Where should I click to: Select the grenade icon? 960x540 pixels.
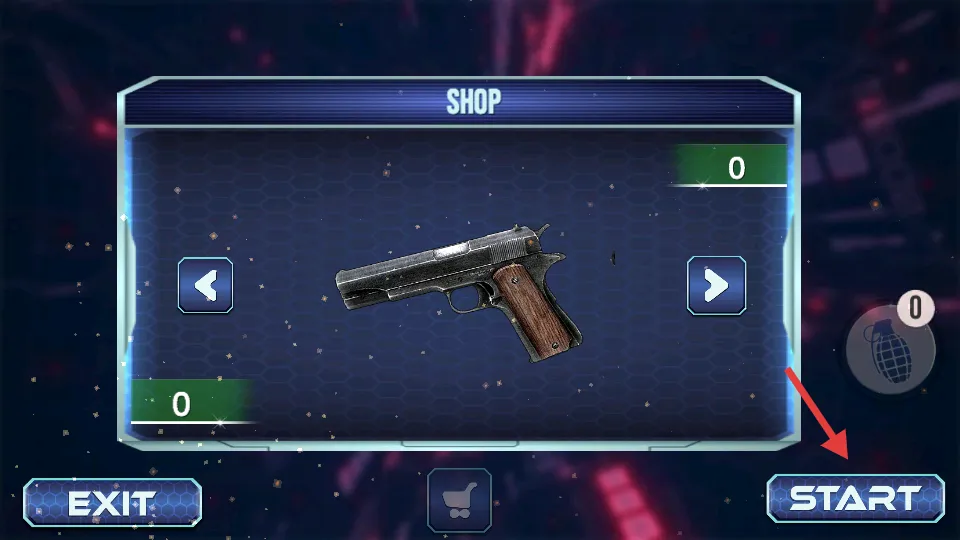887,349
